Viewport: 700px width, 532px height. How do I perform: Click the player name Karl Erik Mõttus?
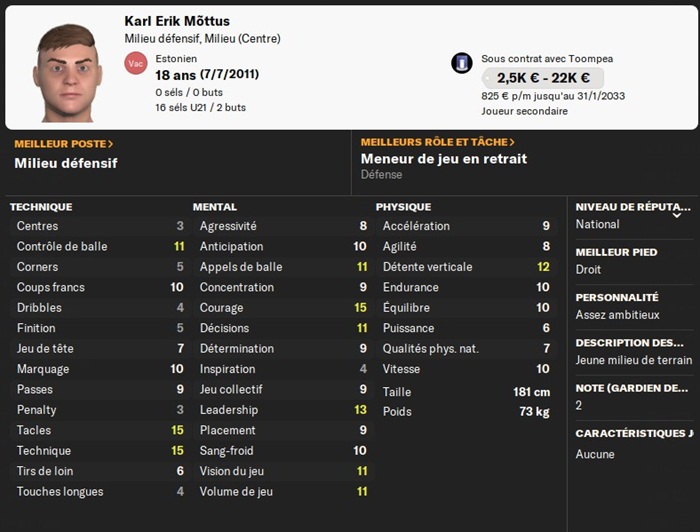point(189,21)
